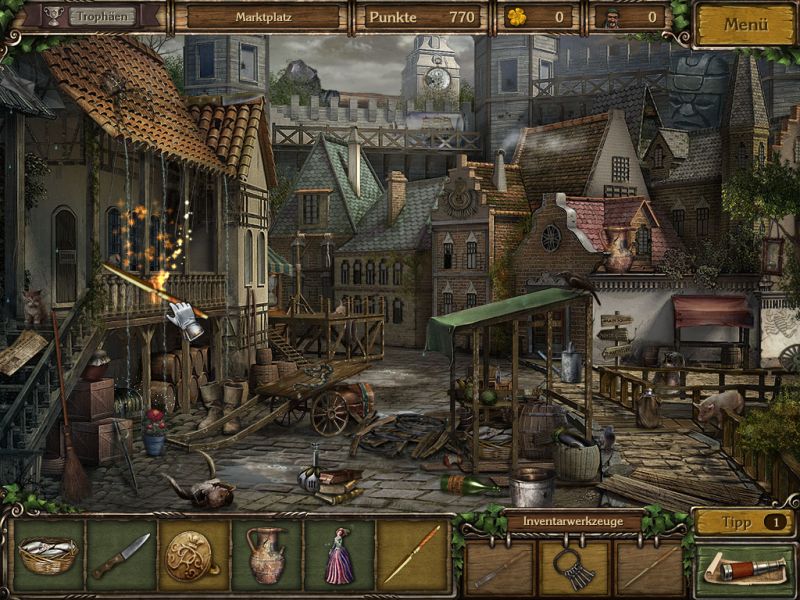Viewport: 800px width, 600px height.
Task: Select the knife item slot
Action: [121, 555]
